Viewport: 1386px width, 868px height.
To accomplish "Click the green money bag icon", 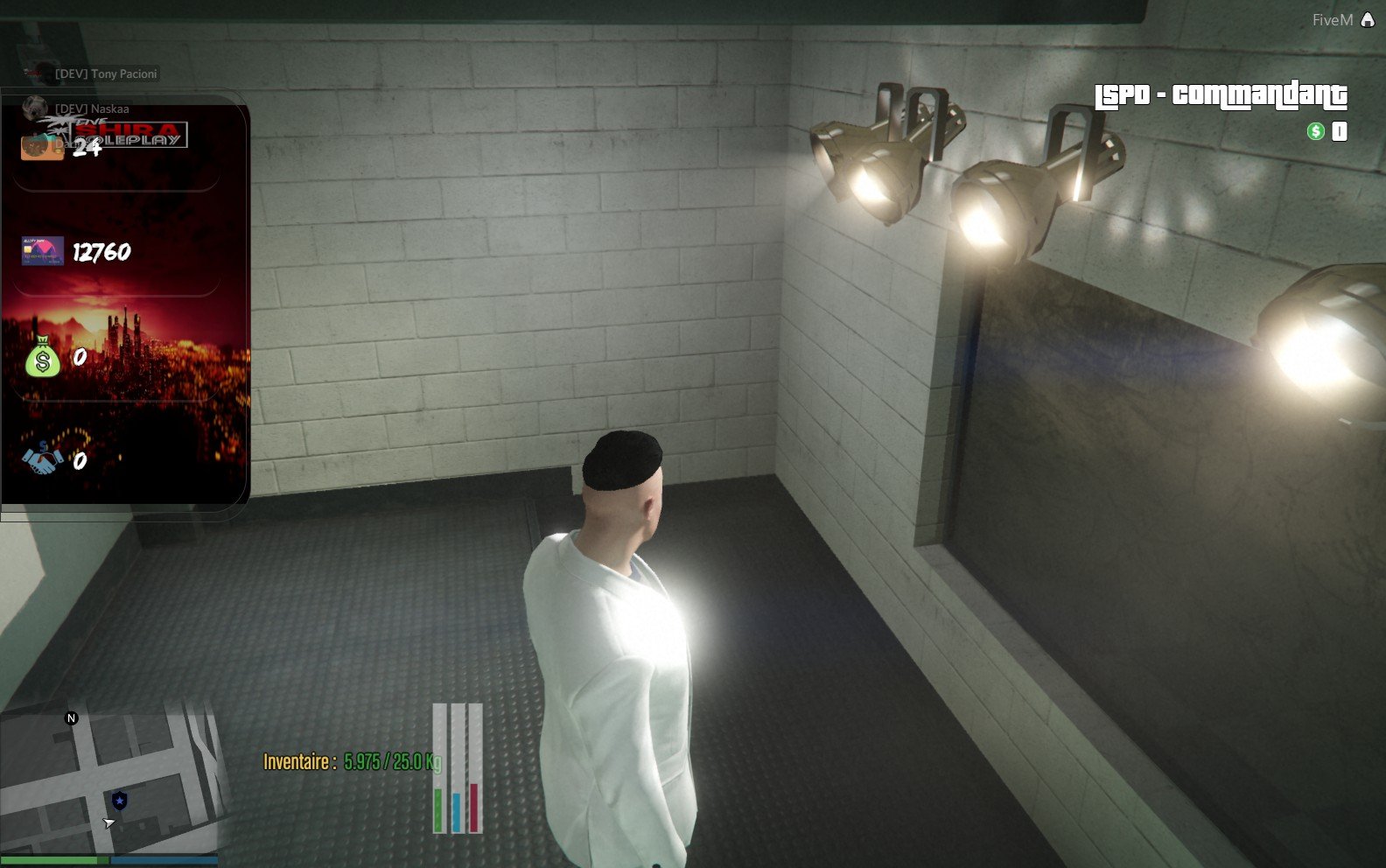I will click(x=42, y=358).
